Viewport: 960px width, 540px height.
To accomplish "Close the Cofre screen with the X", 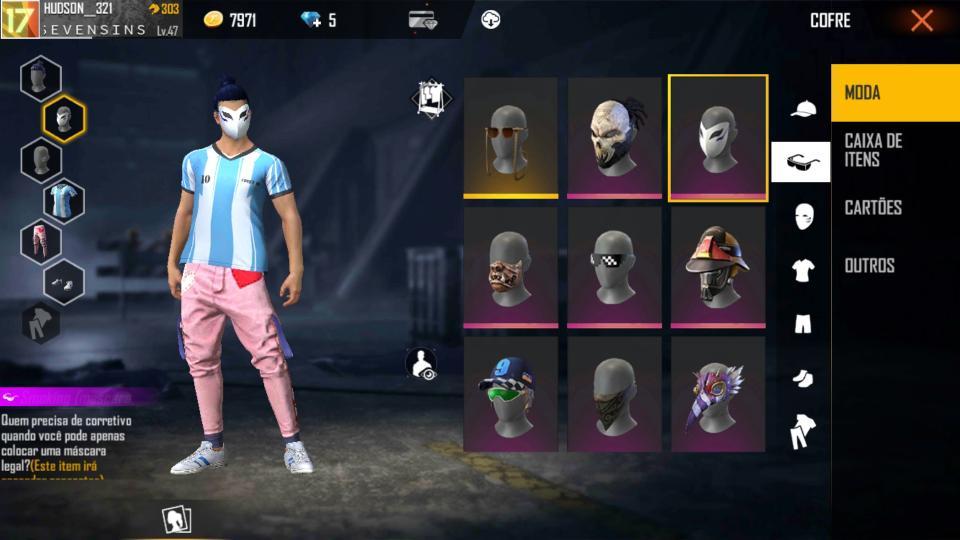I will point(921,20).
